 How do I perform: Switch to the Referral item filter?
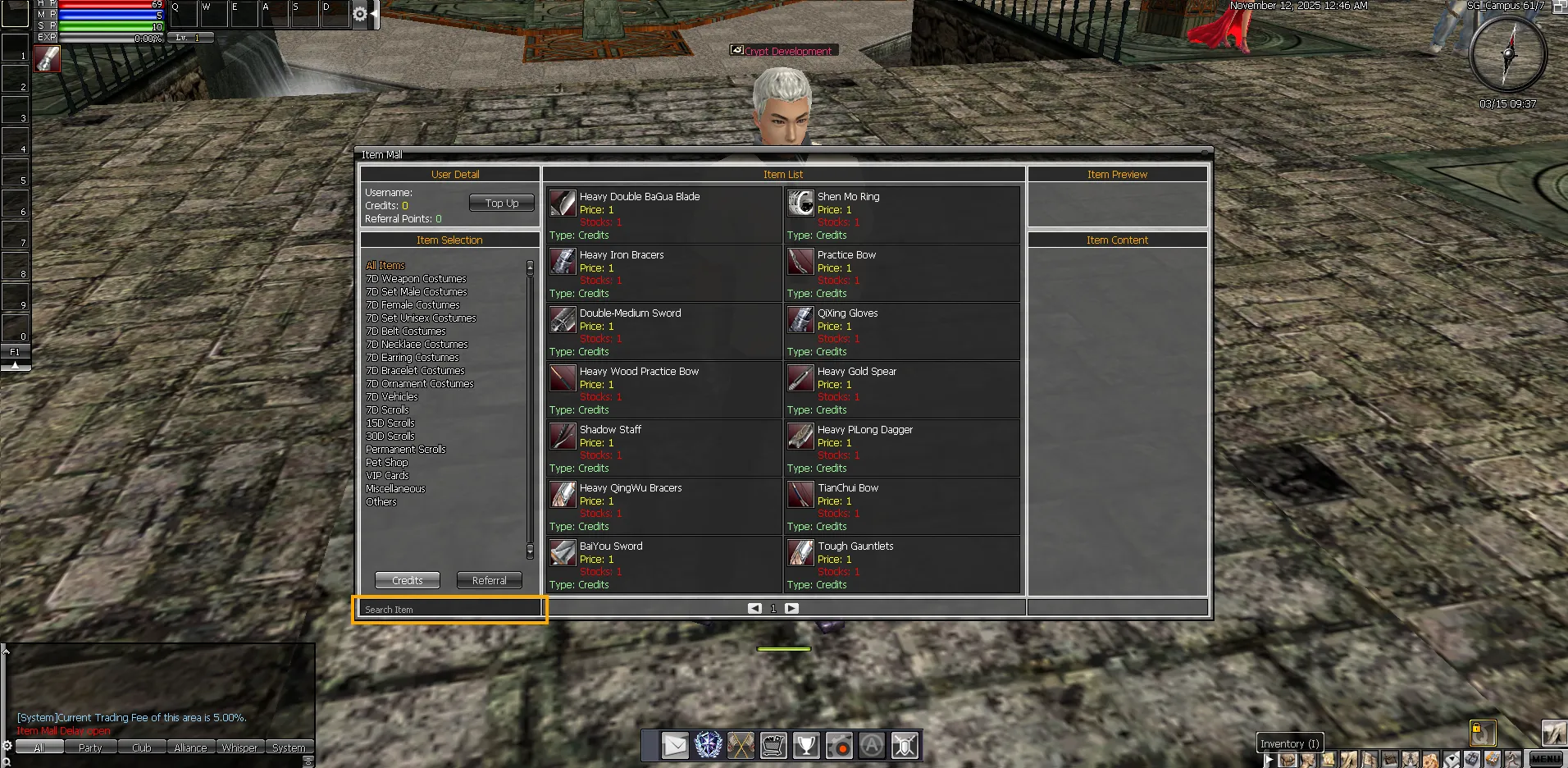489,580
